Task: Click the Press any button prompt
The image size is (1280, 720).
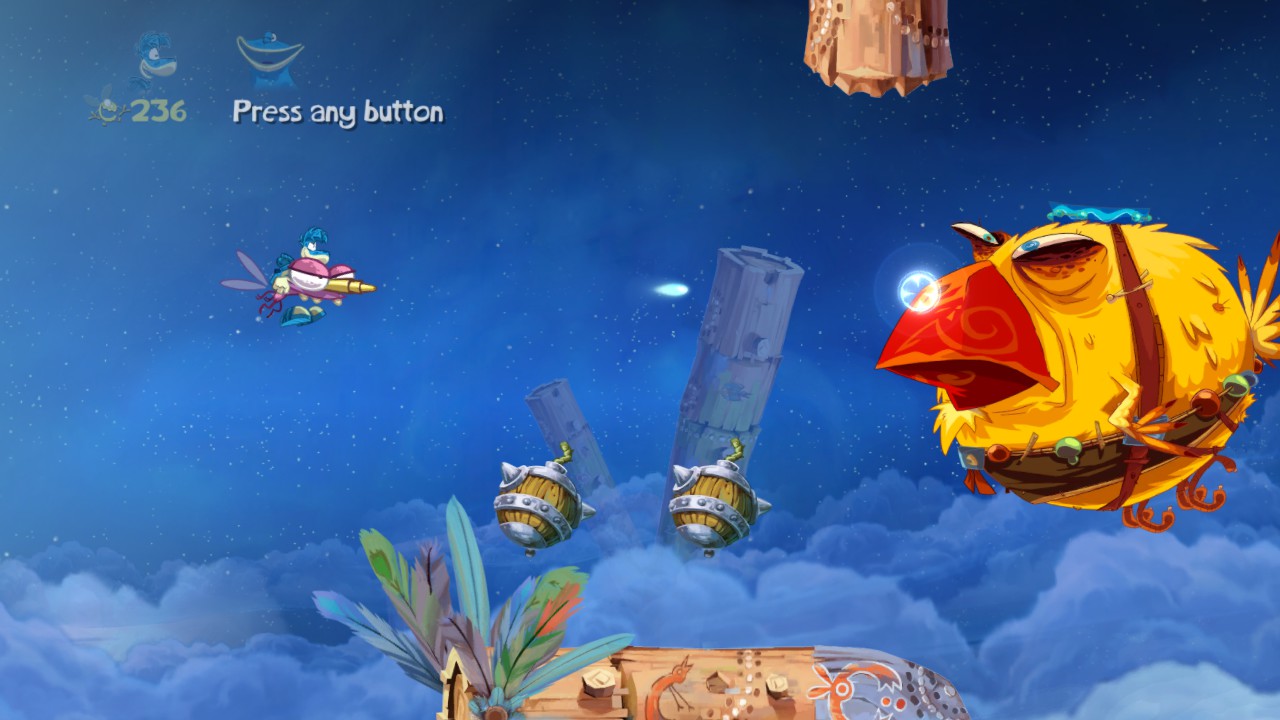Action: coord(337,112)
